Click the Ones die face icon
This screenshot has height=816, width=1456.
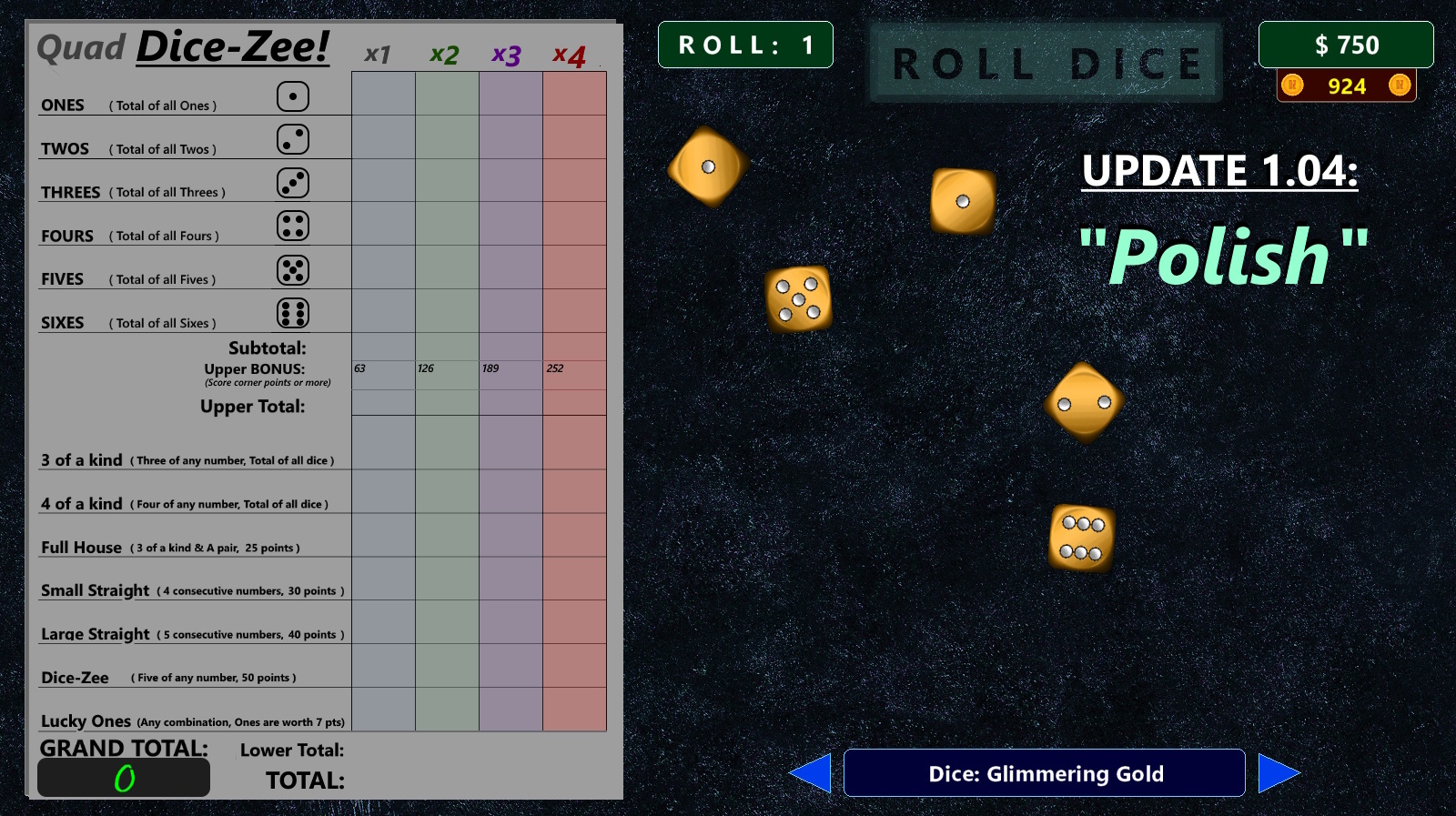tap(292, 96)
